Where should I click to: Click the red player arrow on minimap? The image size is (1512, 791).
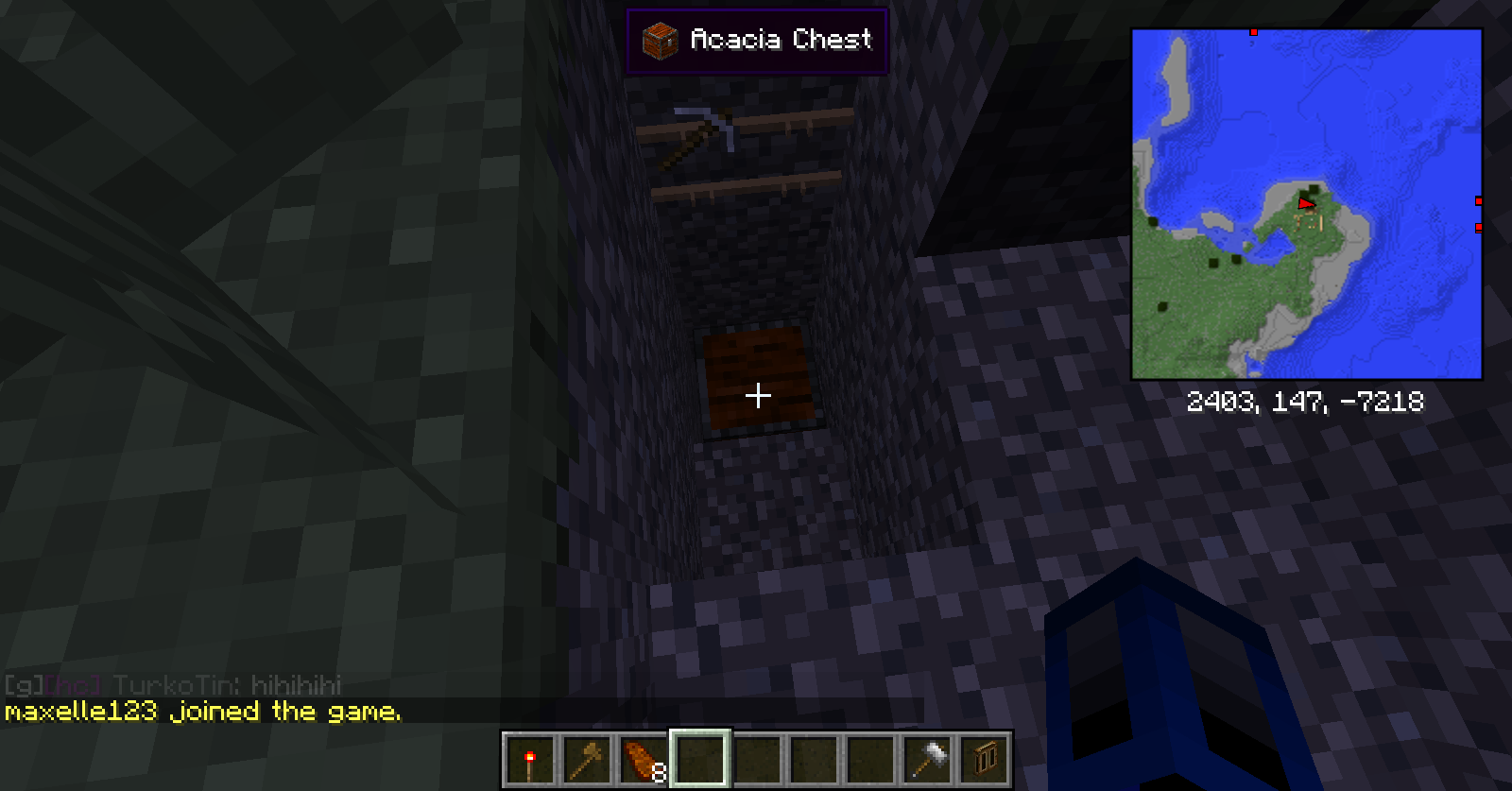coord(1306,203)
